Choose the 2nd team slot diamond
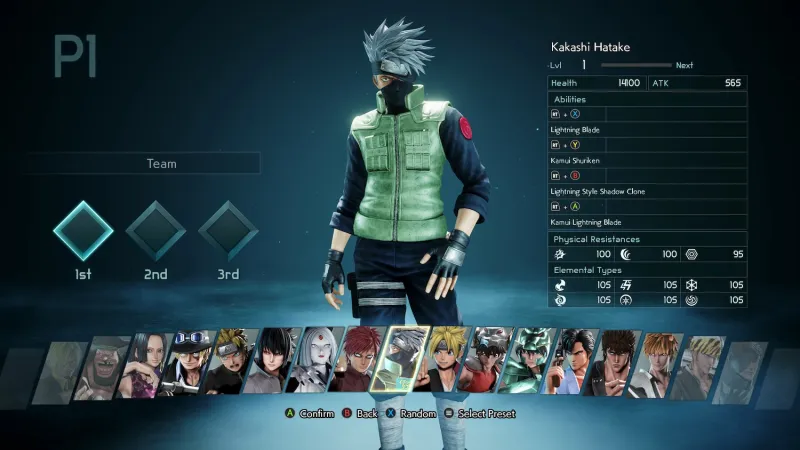 coord(155,231)
